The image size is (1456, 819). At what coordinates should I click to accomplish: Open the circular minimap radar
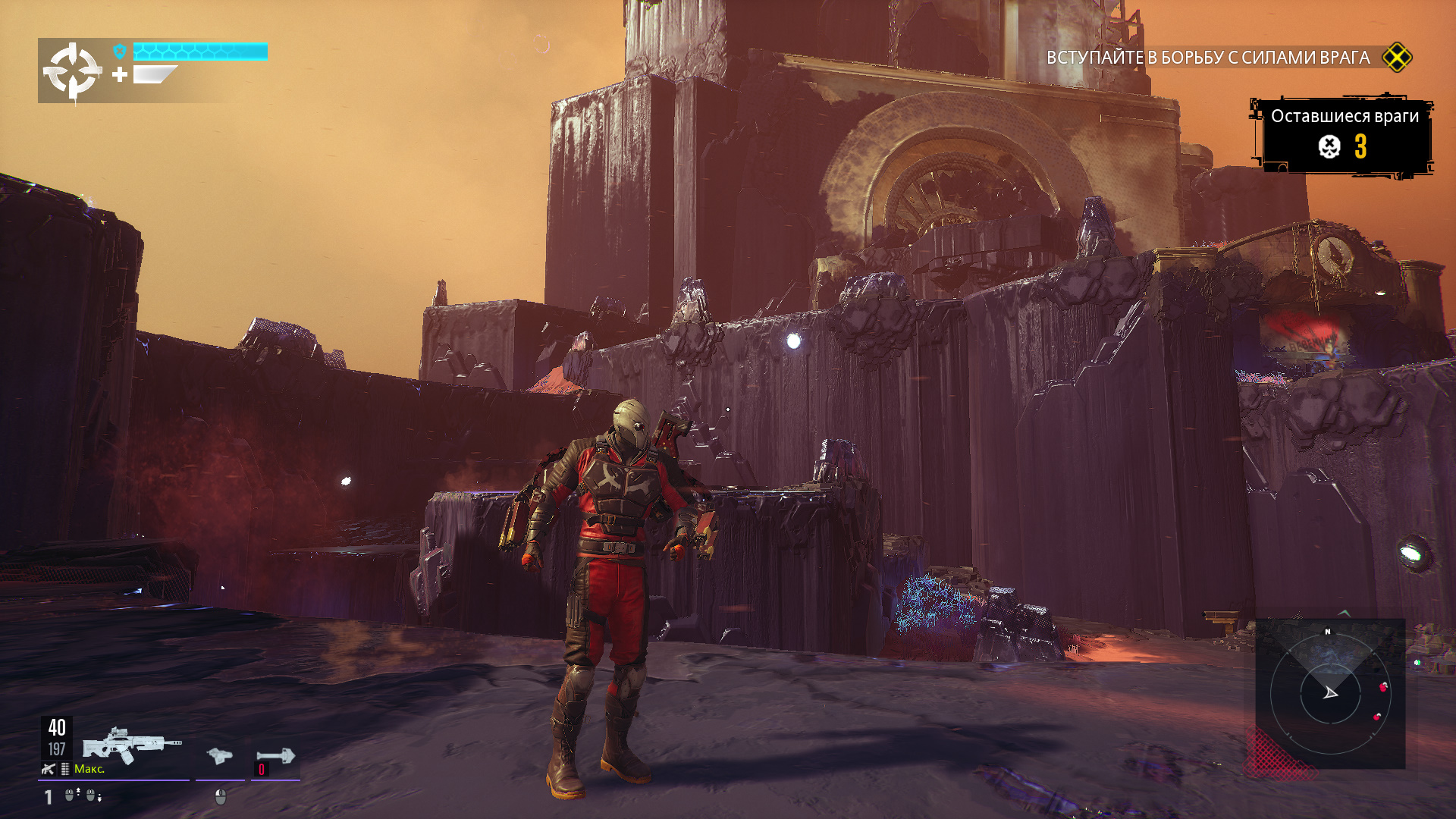(1330, 693)
